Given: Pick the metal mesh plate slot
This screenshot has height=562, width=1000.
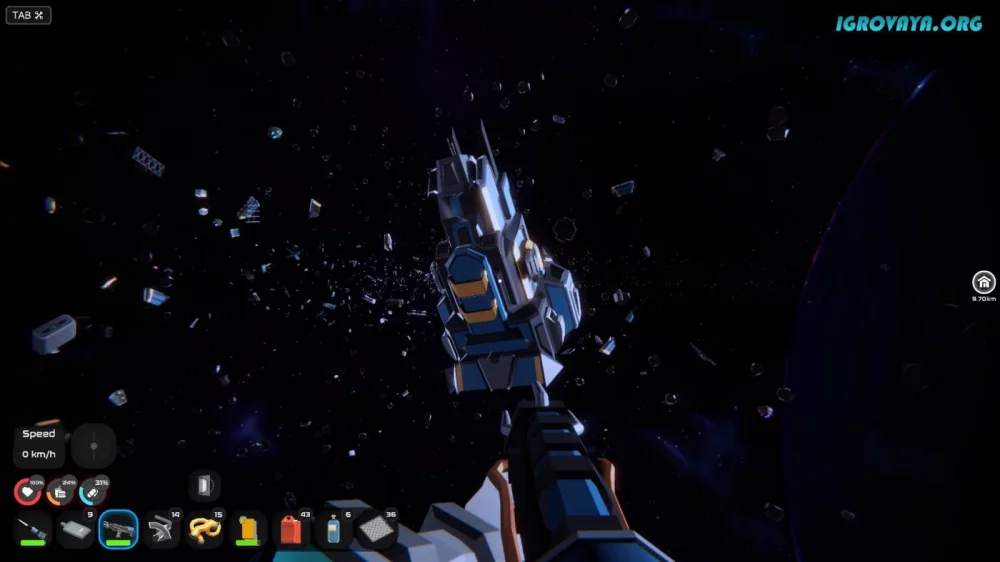Looking at the screenshot, I should pyautogui.click(x=377, y=529).
